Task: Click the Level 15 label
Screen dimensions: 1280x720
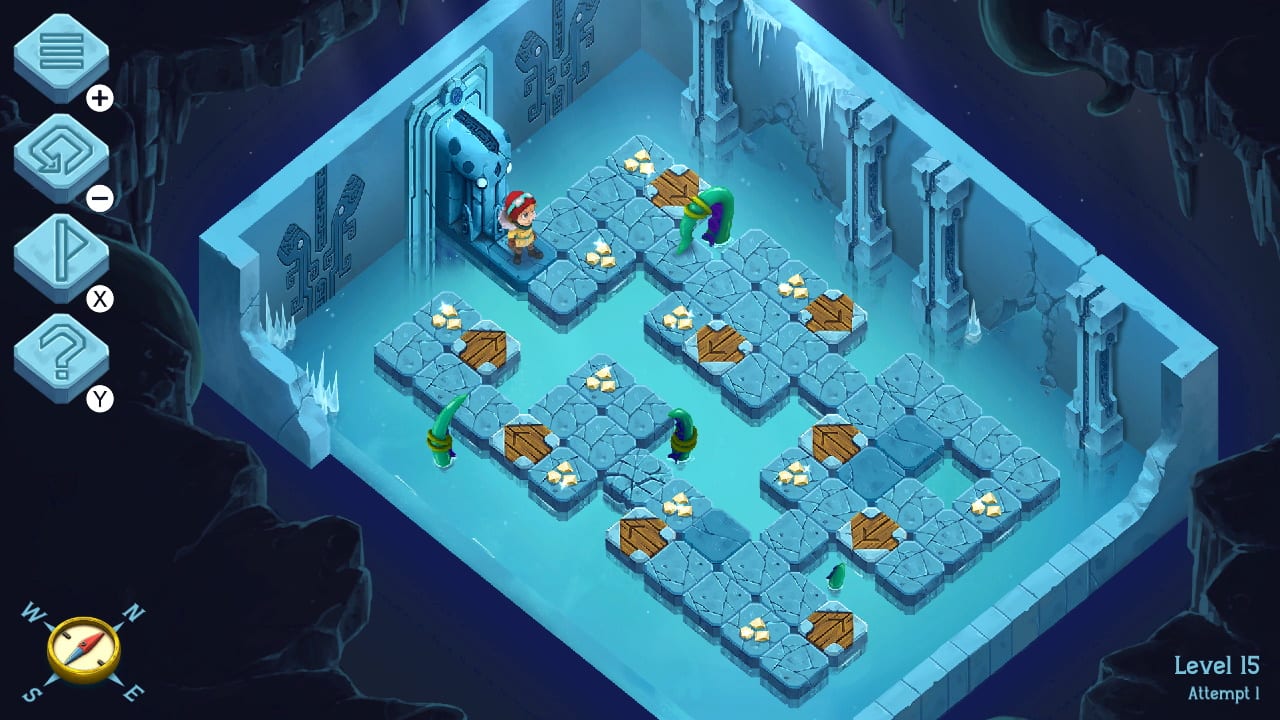Action: 1219,664
